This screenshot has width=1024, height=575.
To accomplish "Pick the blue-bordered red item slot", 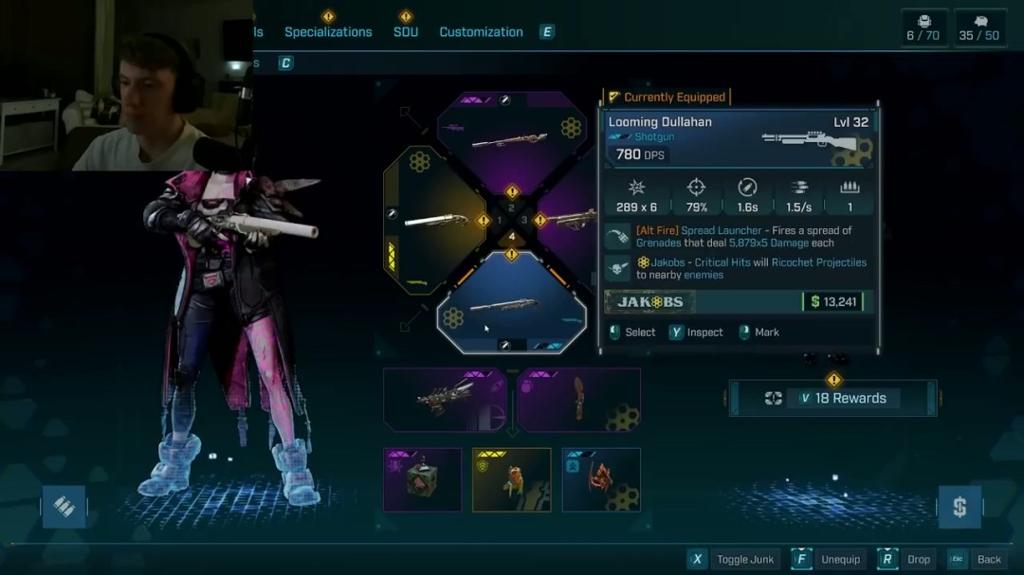I will pyautogui.click(x=601, y=479).
